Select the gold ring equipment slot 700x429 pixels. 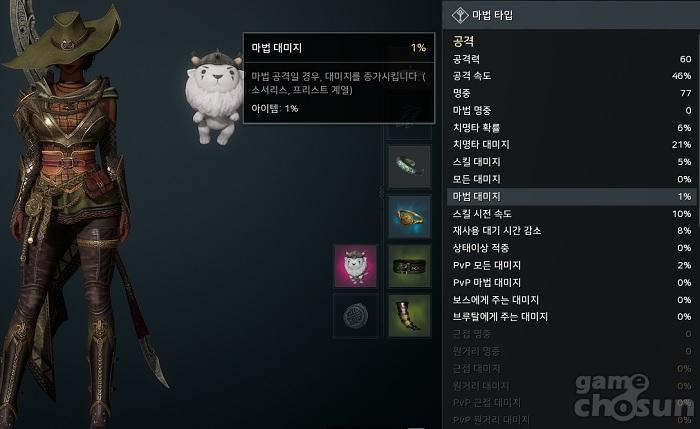[409, 216]
